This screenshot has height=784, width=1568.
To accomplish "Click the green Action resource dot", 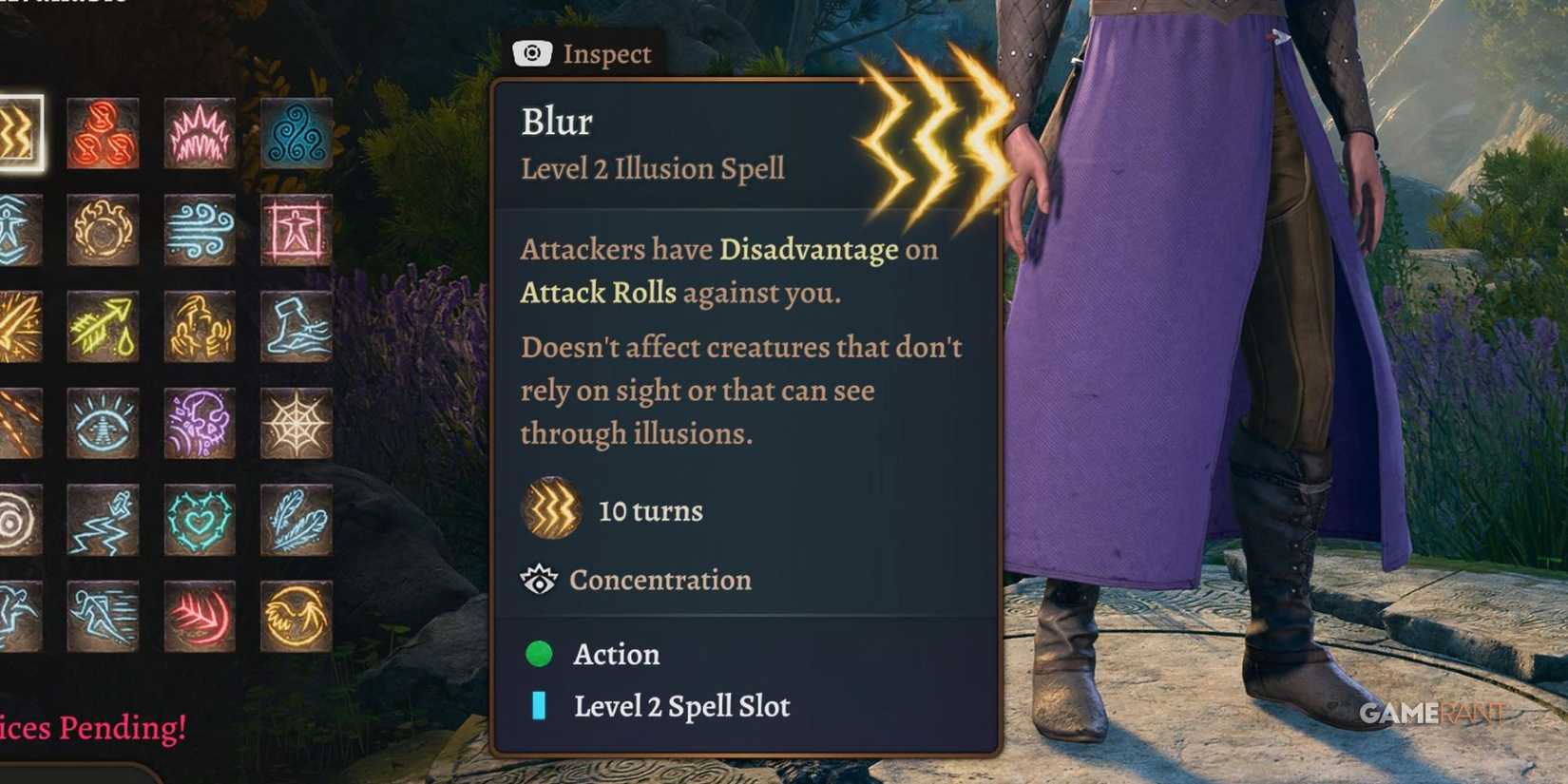I will pos(540,654).
